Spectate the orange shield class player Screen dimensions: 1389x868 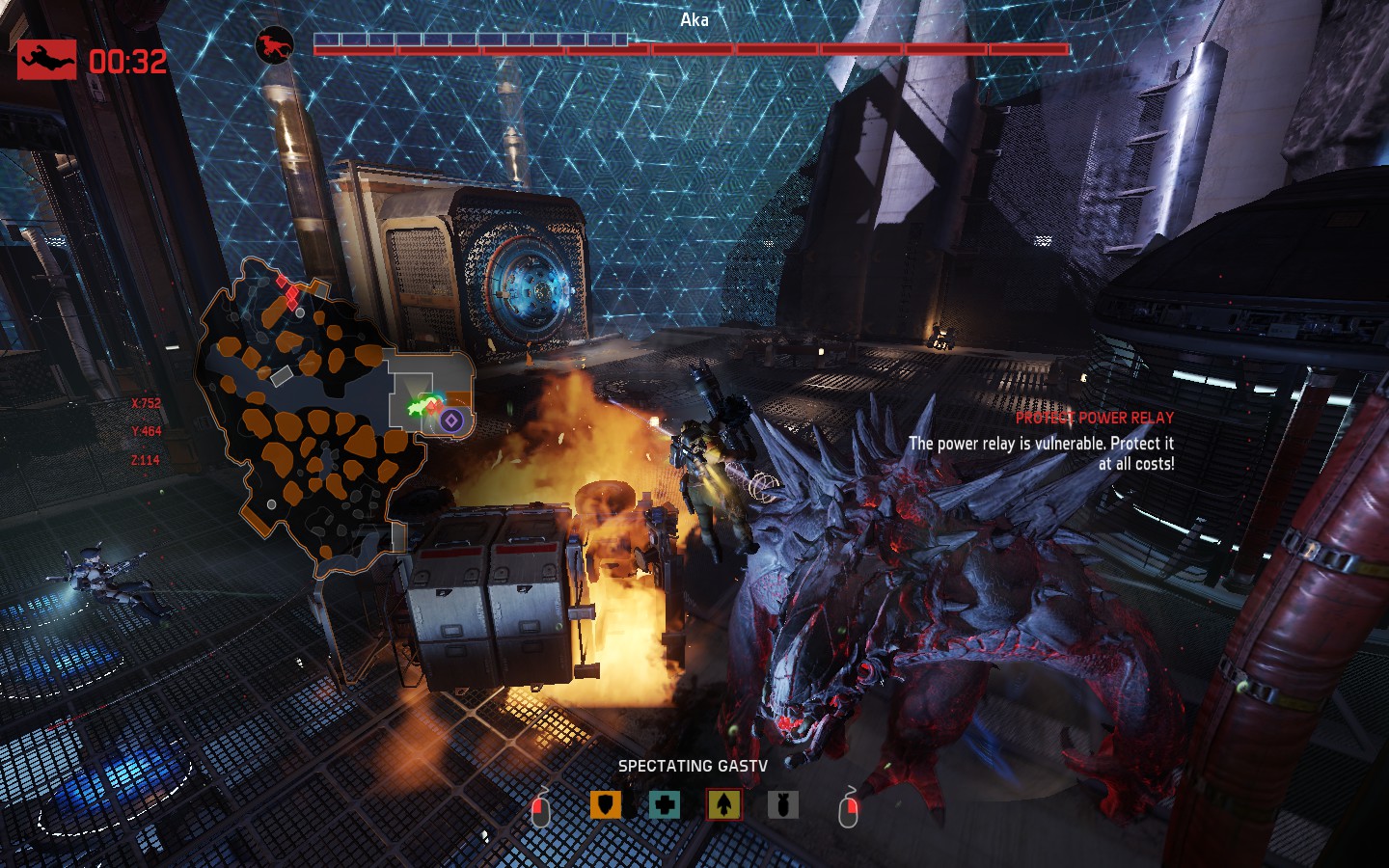pyautogui.click(x=606, y=804)
